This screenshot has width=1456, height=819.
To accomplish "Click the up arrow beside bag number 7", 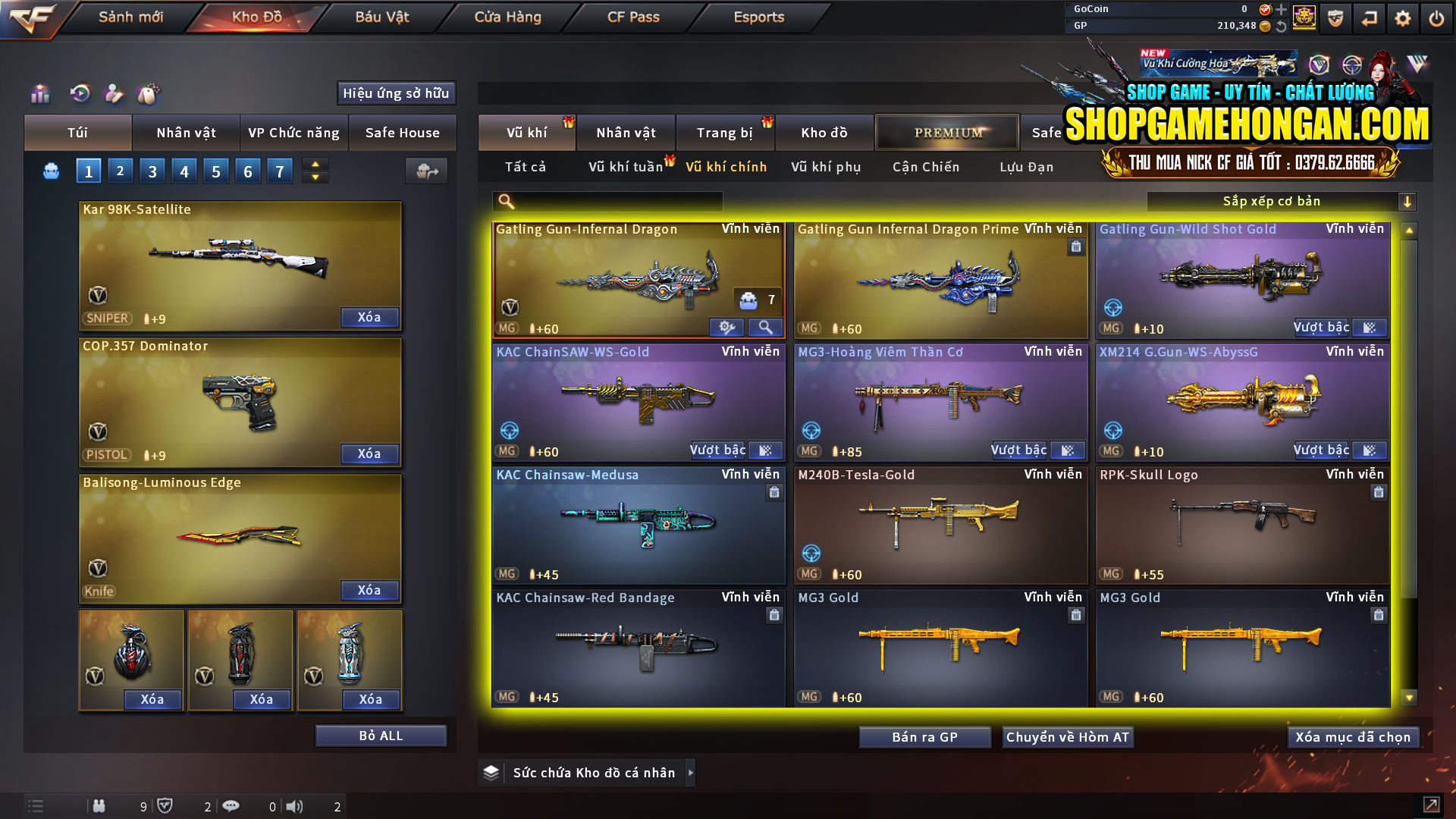I will (314, 164).
